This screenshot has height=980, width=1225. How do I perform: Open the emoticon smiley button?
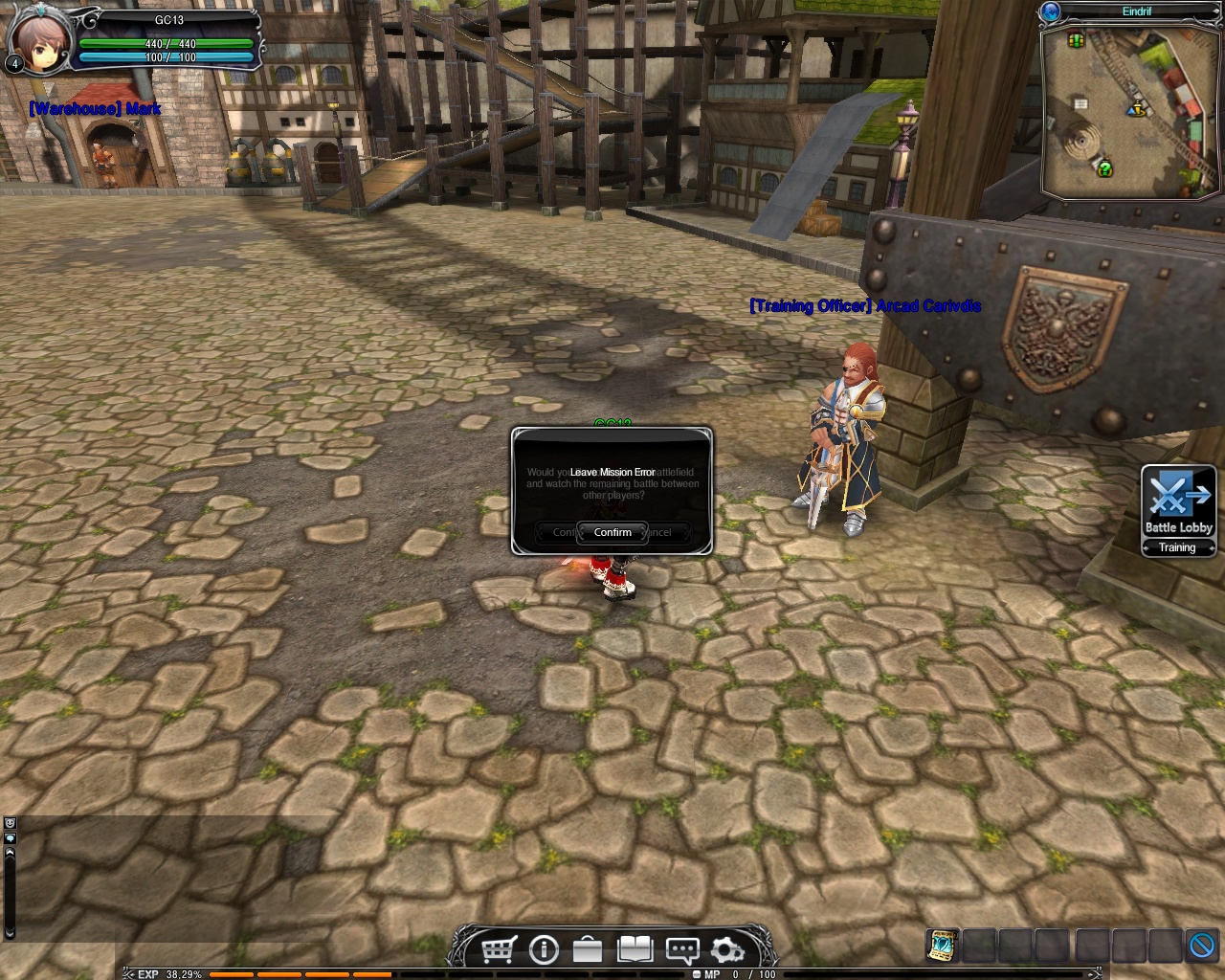click(10, 823)
